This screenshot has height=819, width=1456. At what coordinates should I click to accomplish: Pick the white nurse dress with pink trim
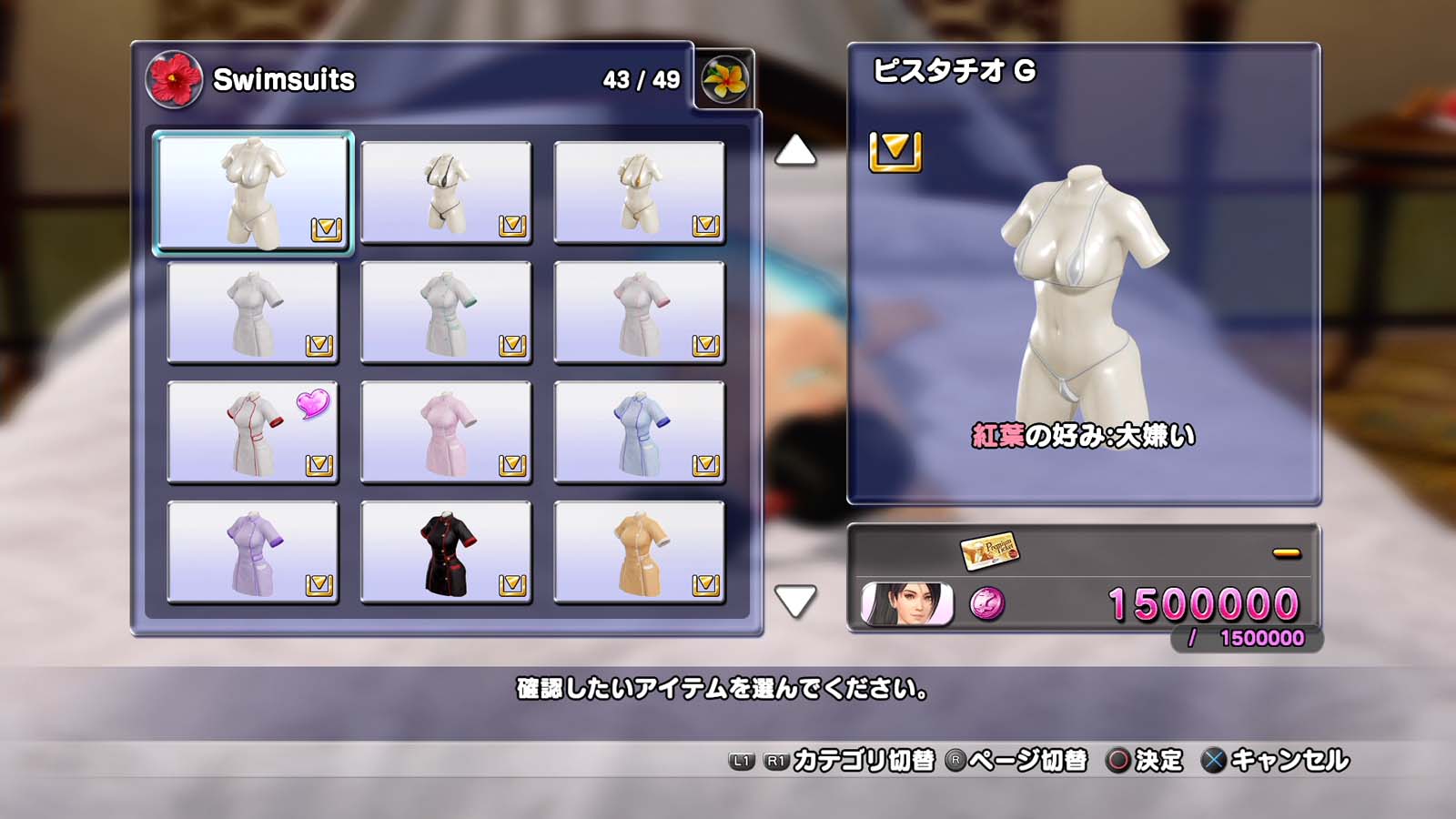639,312
